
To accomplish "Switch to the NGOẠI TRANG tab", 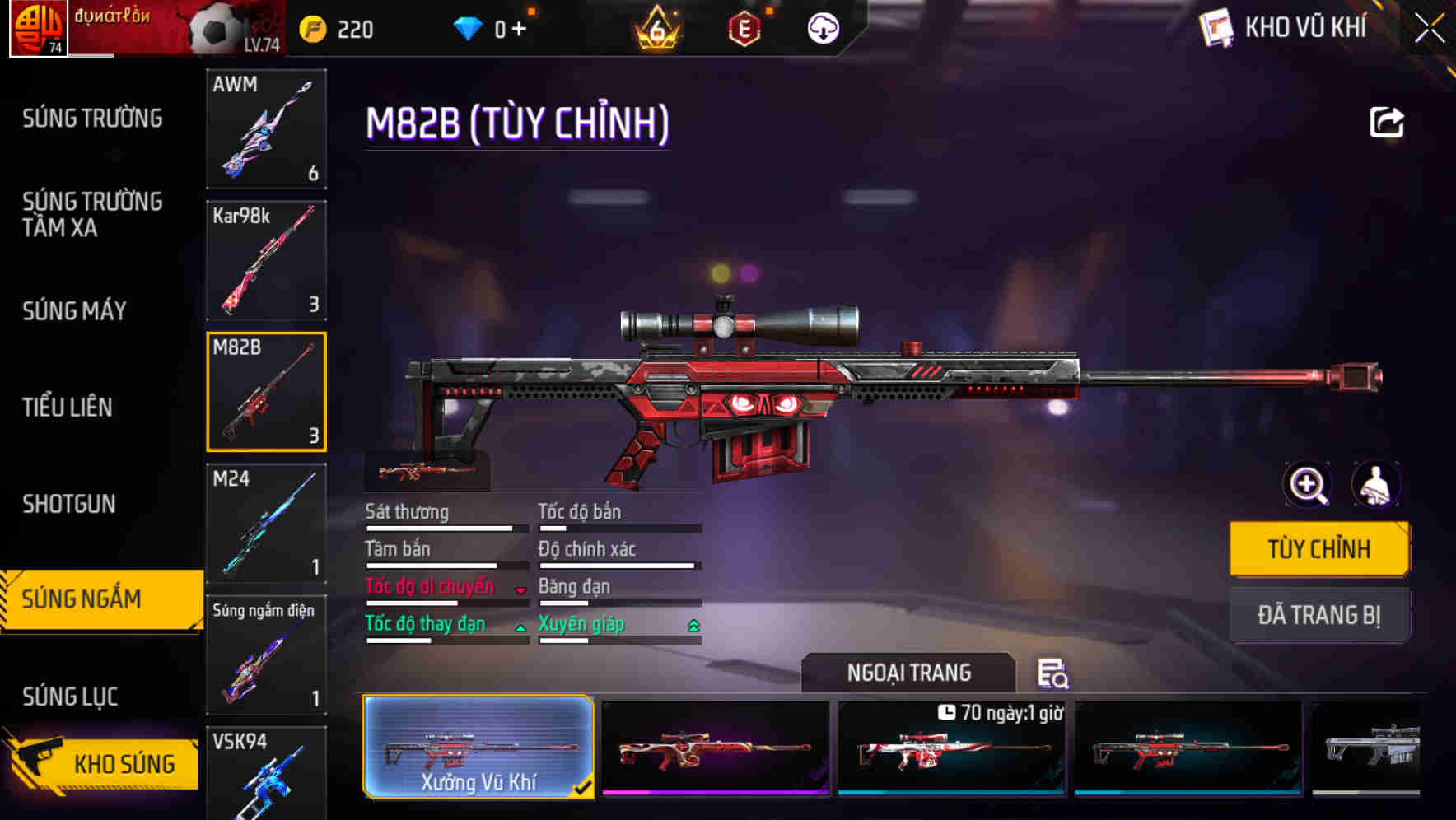I will pyautogui.click(x=909, y=673).
